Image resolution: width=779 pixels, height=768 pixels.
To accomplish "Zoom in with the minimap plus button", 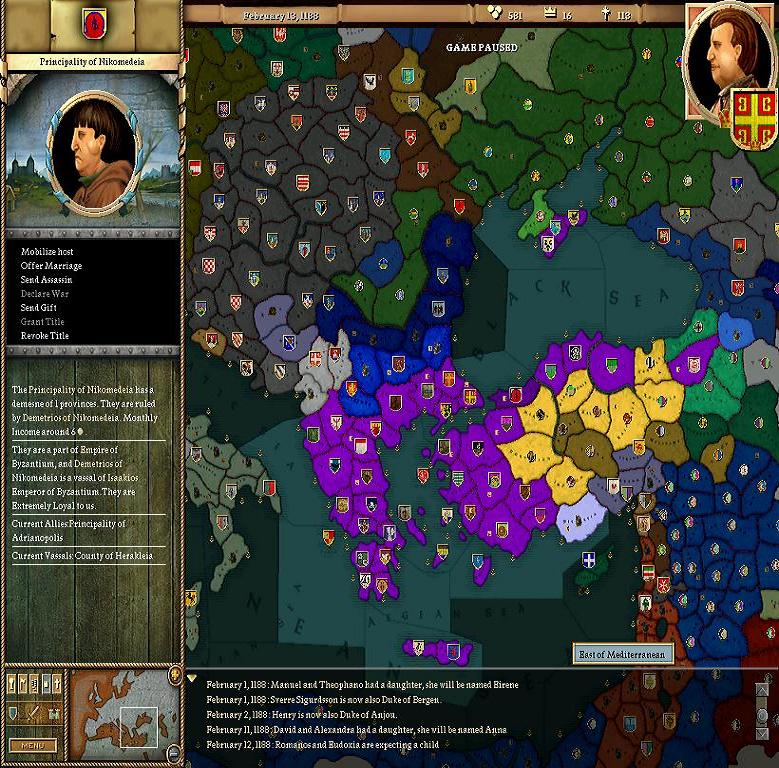I will [176, 673].
